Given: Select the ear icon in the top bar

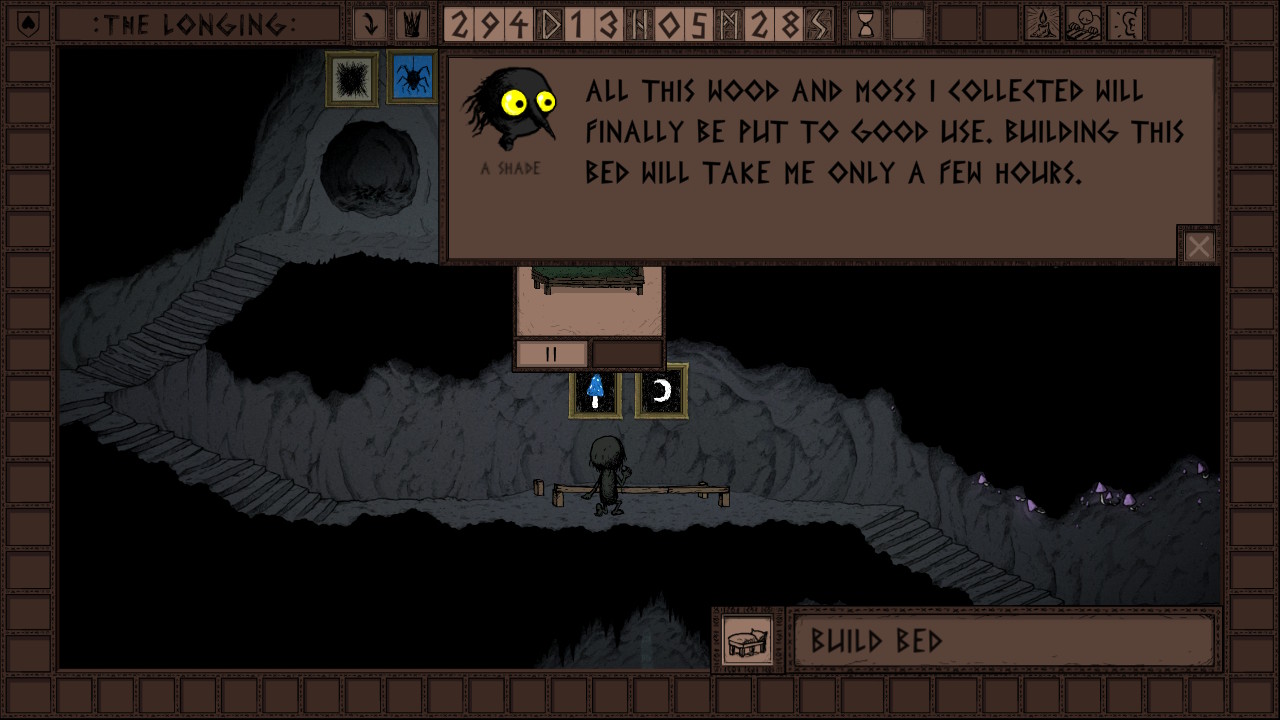Looking at the screenshot, I should click(1127, 24).
